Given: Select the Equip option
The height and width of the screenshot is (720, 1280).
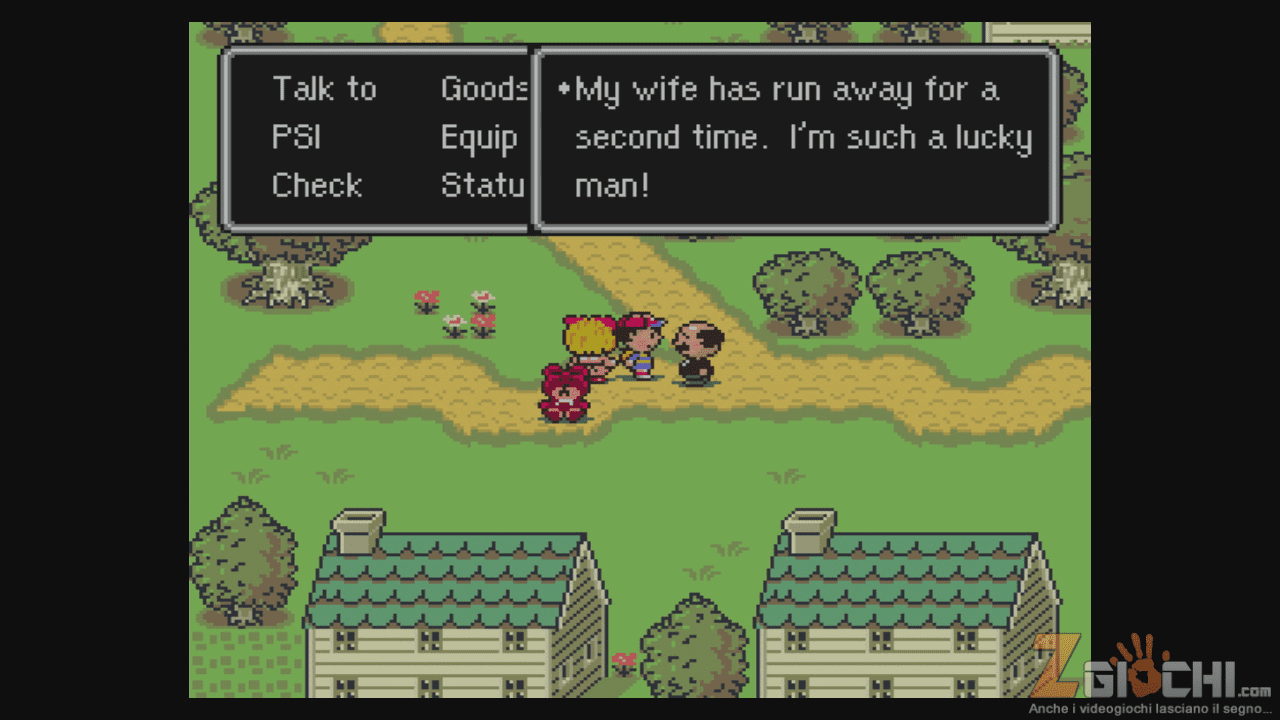Looking at the screenshot, I should tap(479, 137).
